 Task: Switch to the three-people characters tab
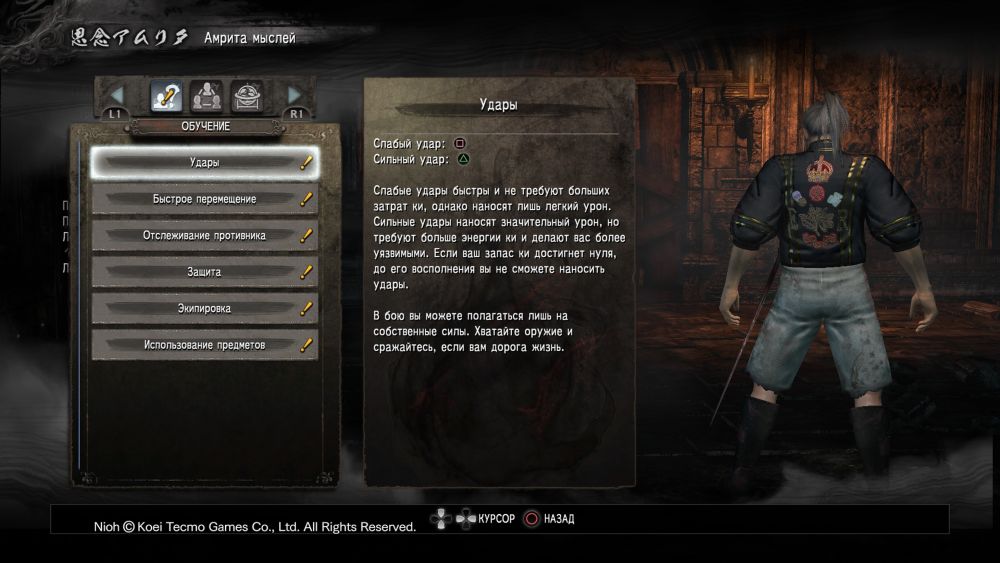(206, 96)
